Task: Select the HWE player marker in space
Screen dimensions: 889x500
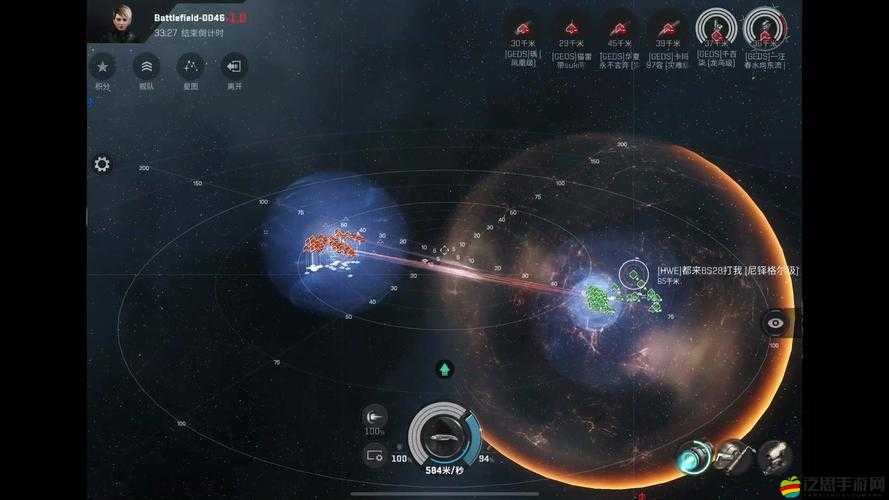Action: pos(632,271)
